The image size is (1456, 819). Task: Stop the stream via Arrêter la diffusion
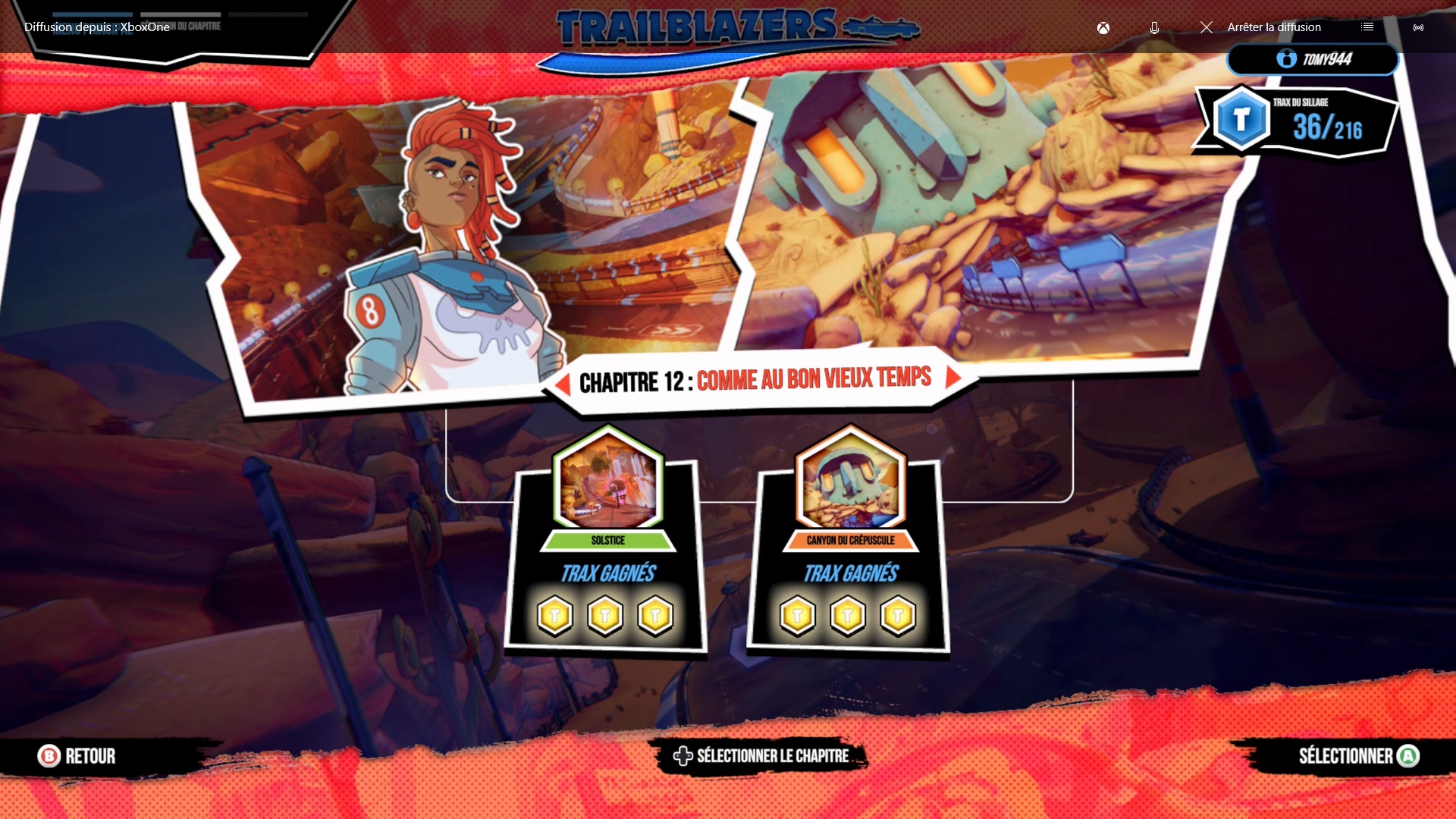point(1262,27)
